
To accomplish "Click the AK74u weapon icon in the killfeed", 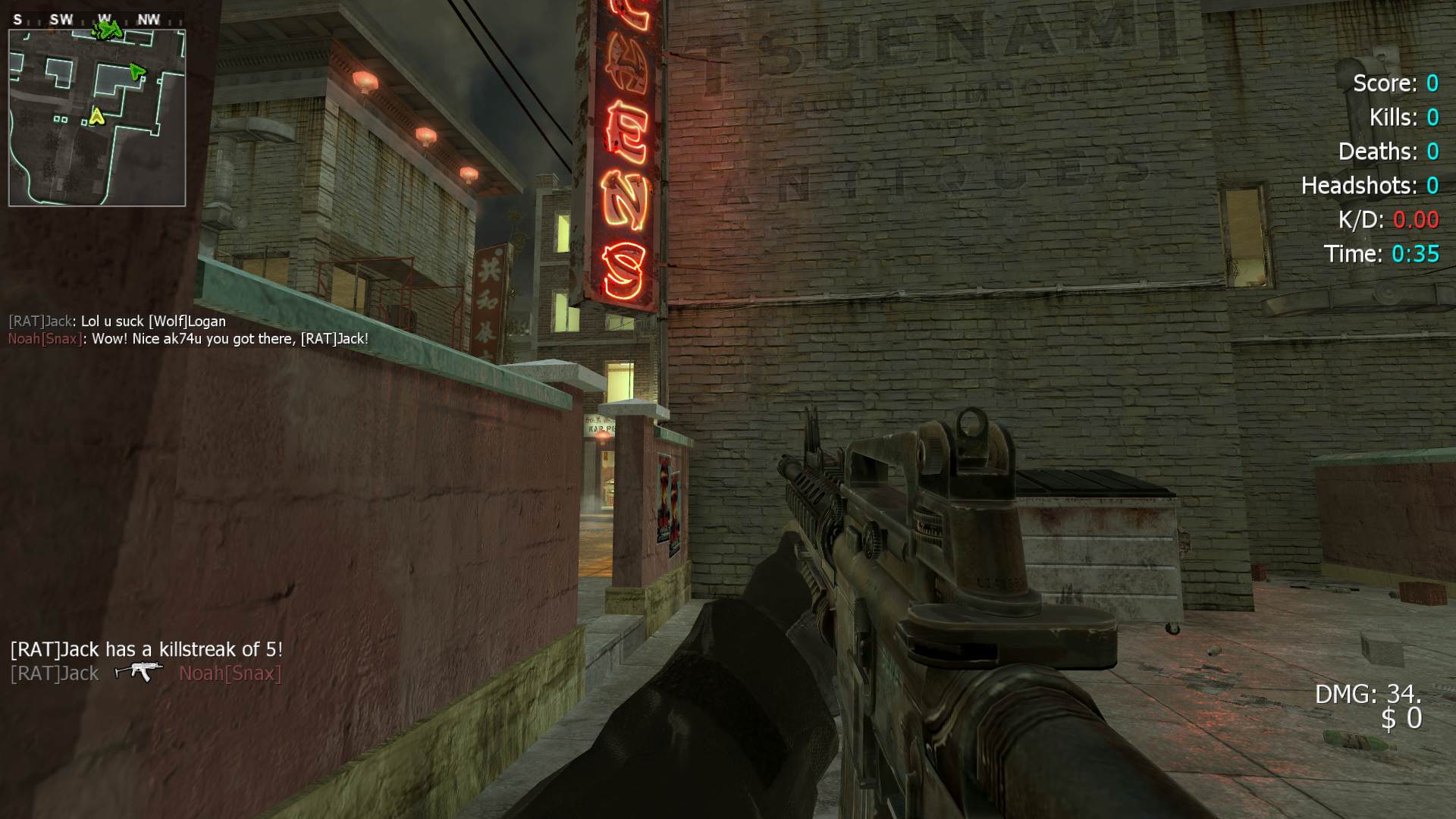I will 138,672.
